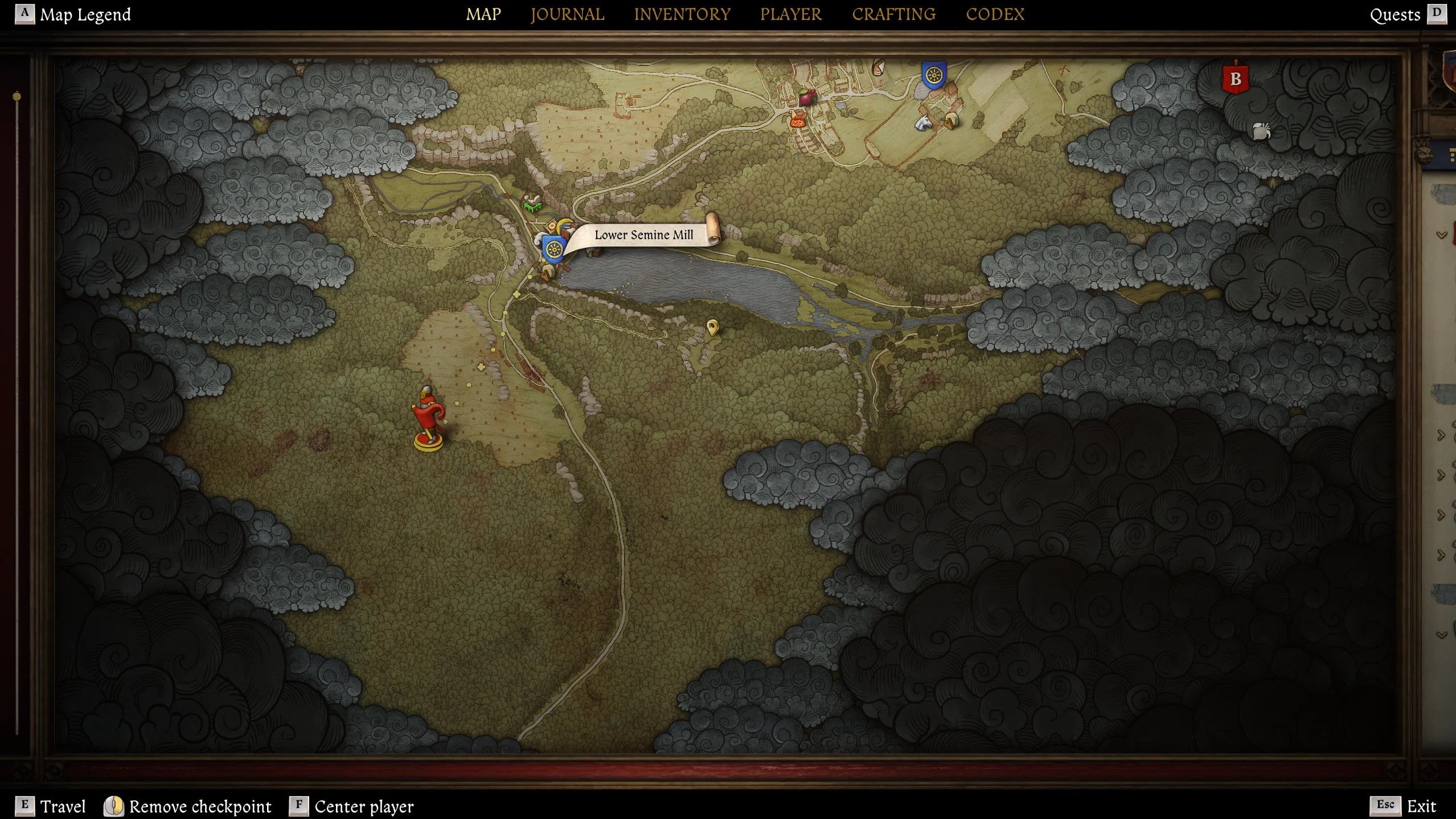The width and height of the screenshot is (1456, 819).
Task: Select the Crafting tab
Action: pos(893,14)
